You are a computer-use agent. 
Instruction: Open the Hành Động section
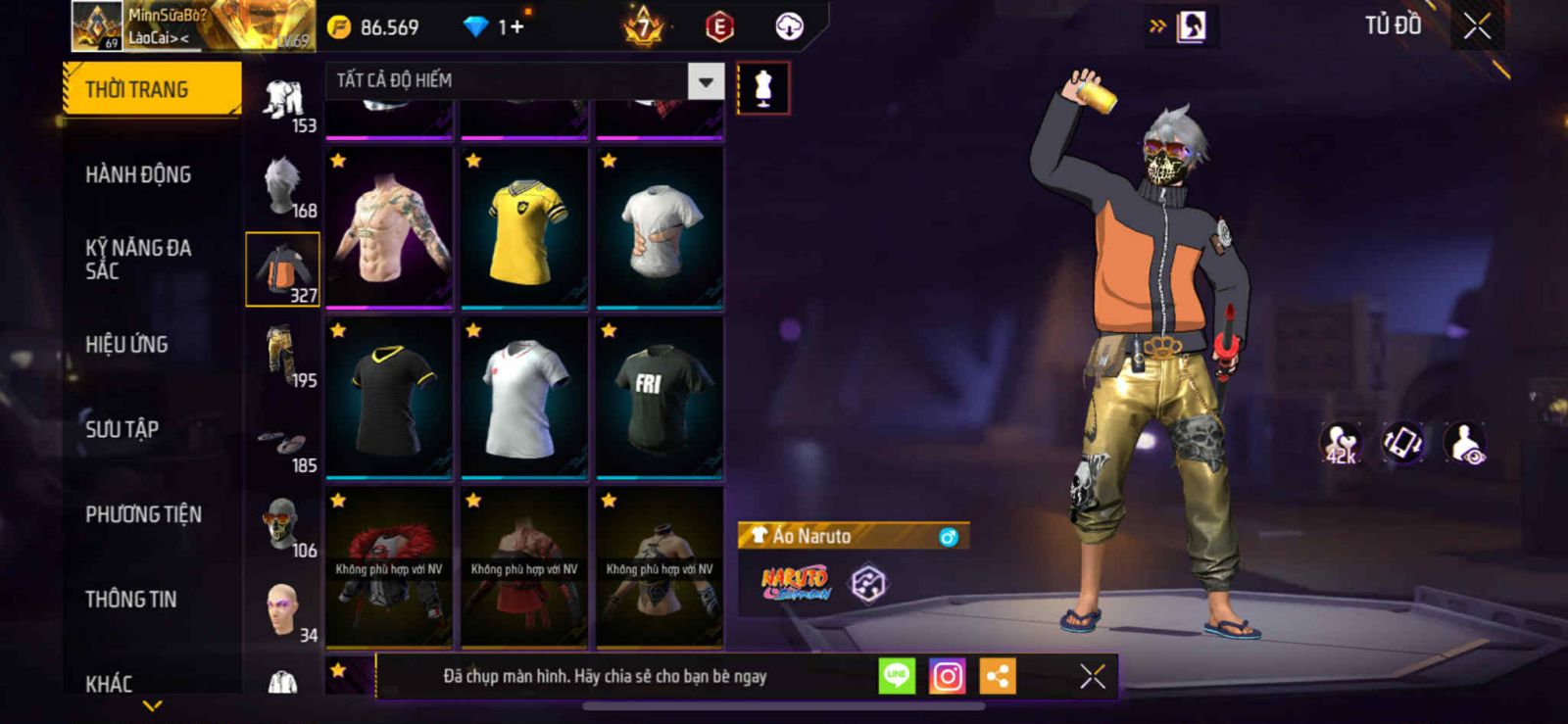pyautogui.click(x=138, y=174)
